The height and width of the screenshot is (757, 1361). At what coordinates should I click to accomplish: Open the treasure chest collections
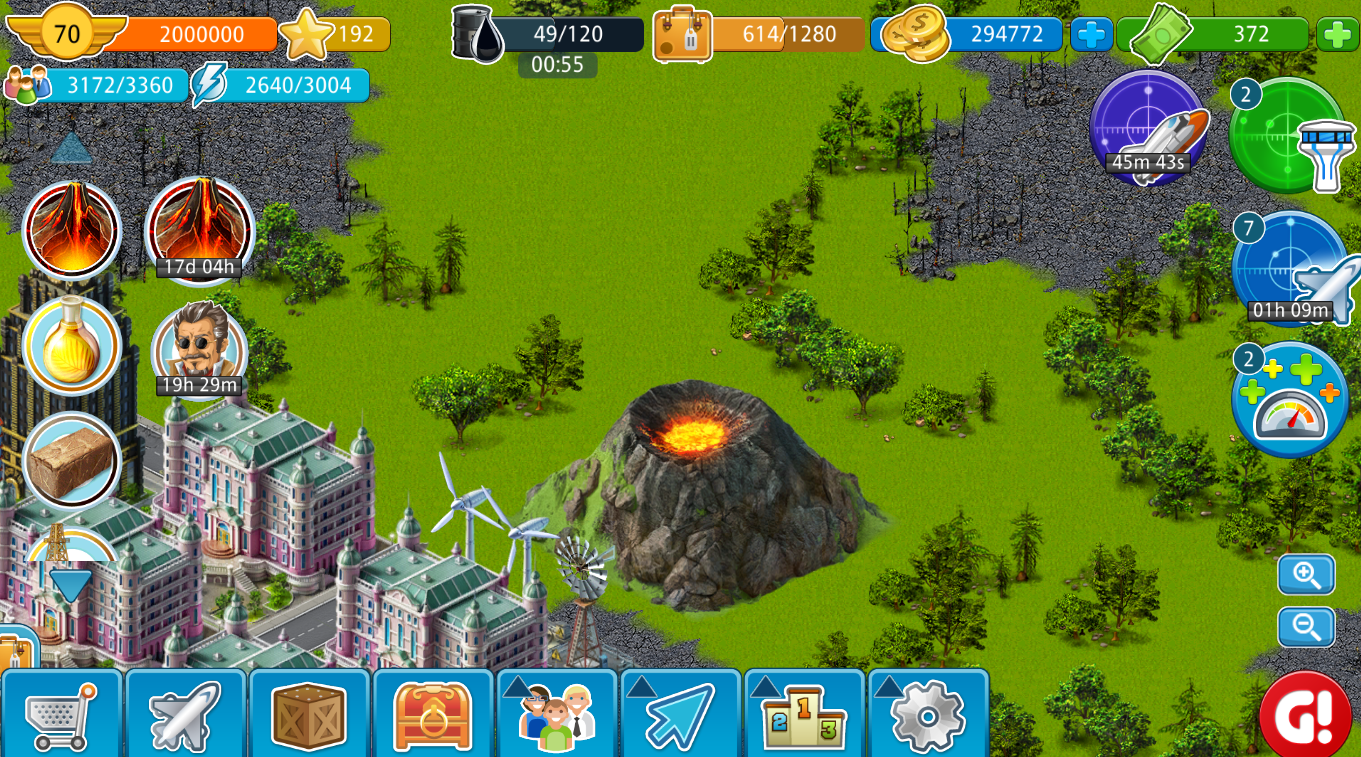pyautogui.click(x=433, y=714)
